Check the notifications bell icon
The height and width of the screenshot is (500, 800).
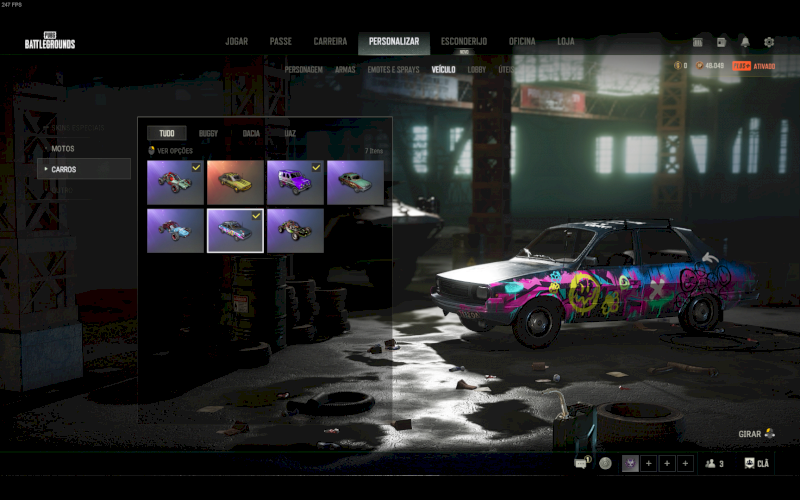point(745,42)
